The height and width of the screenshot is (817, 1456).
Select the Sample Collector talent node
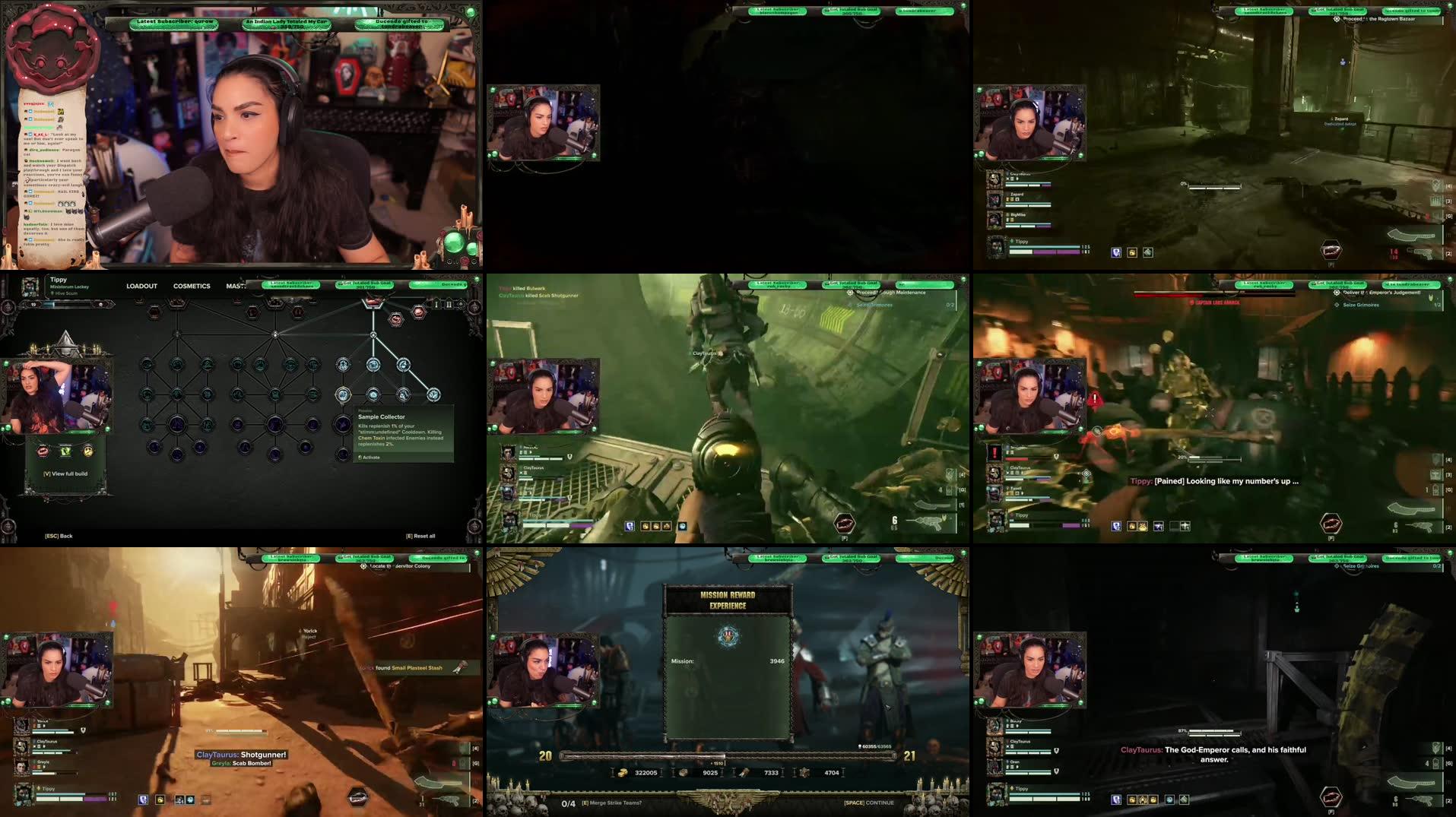coord(344,394)
